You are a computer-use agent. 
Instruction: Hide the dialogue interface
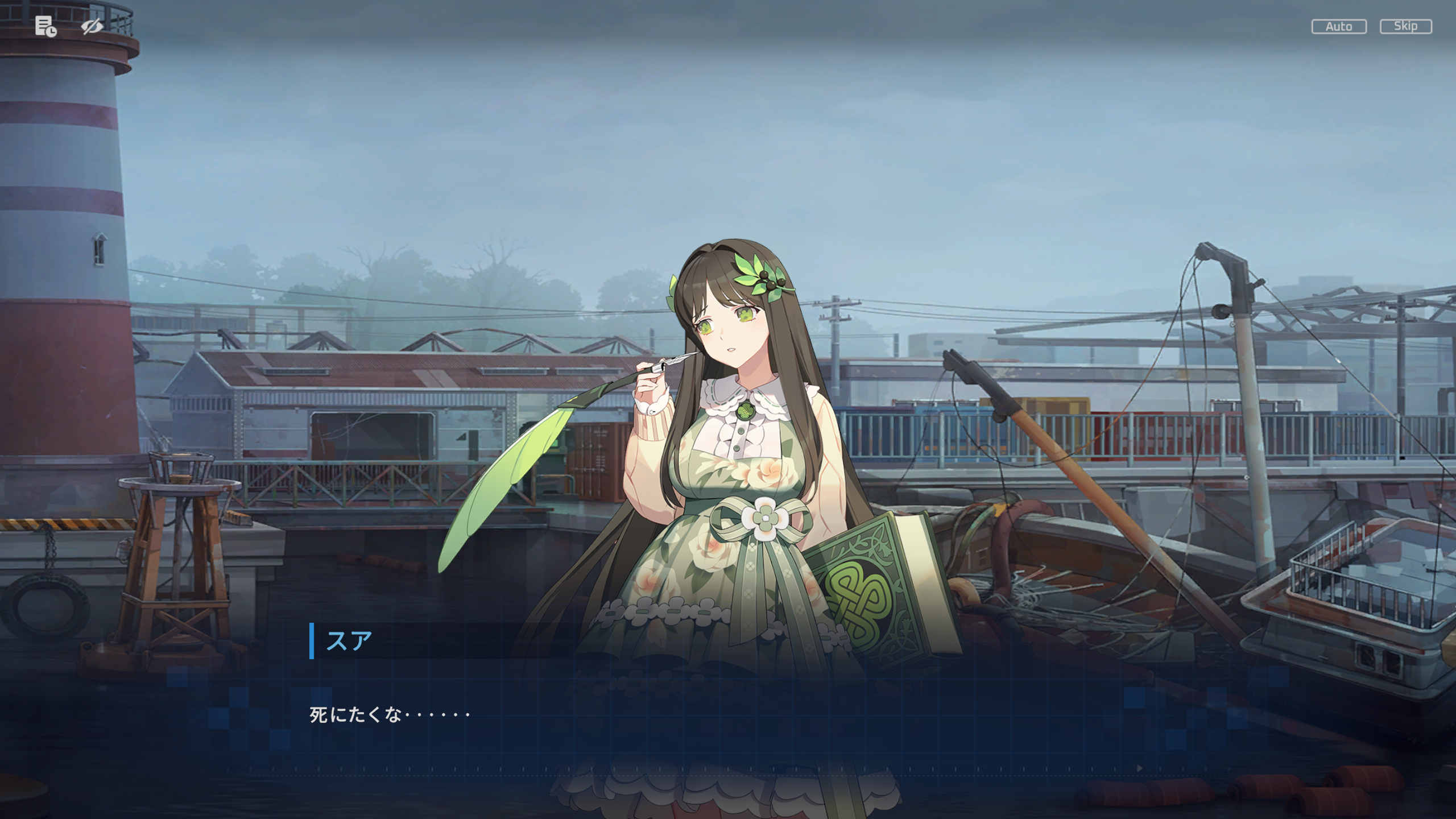[x=92, y=26]
